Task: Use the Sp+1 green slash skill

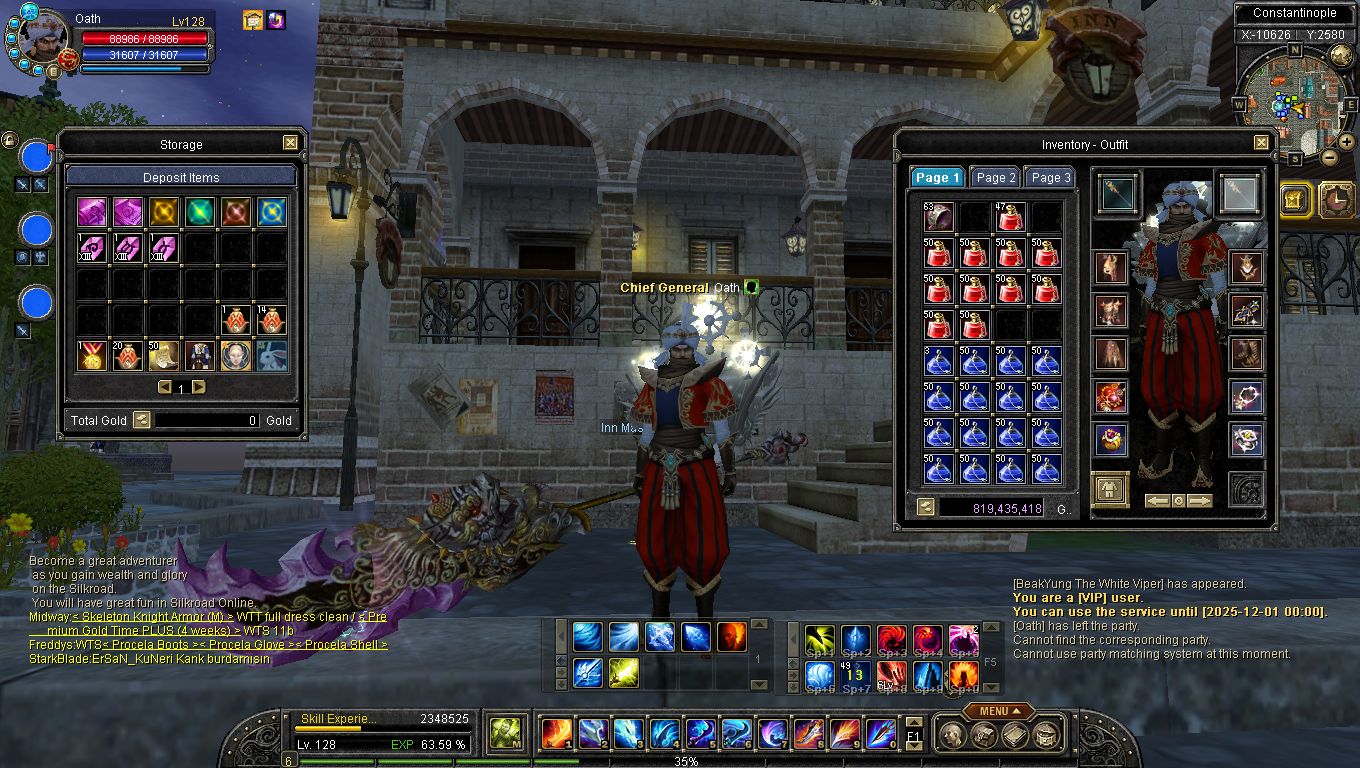Action: tap(820, 639)
